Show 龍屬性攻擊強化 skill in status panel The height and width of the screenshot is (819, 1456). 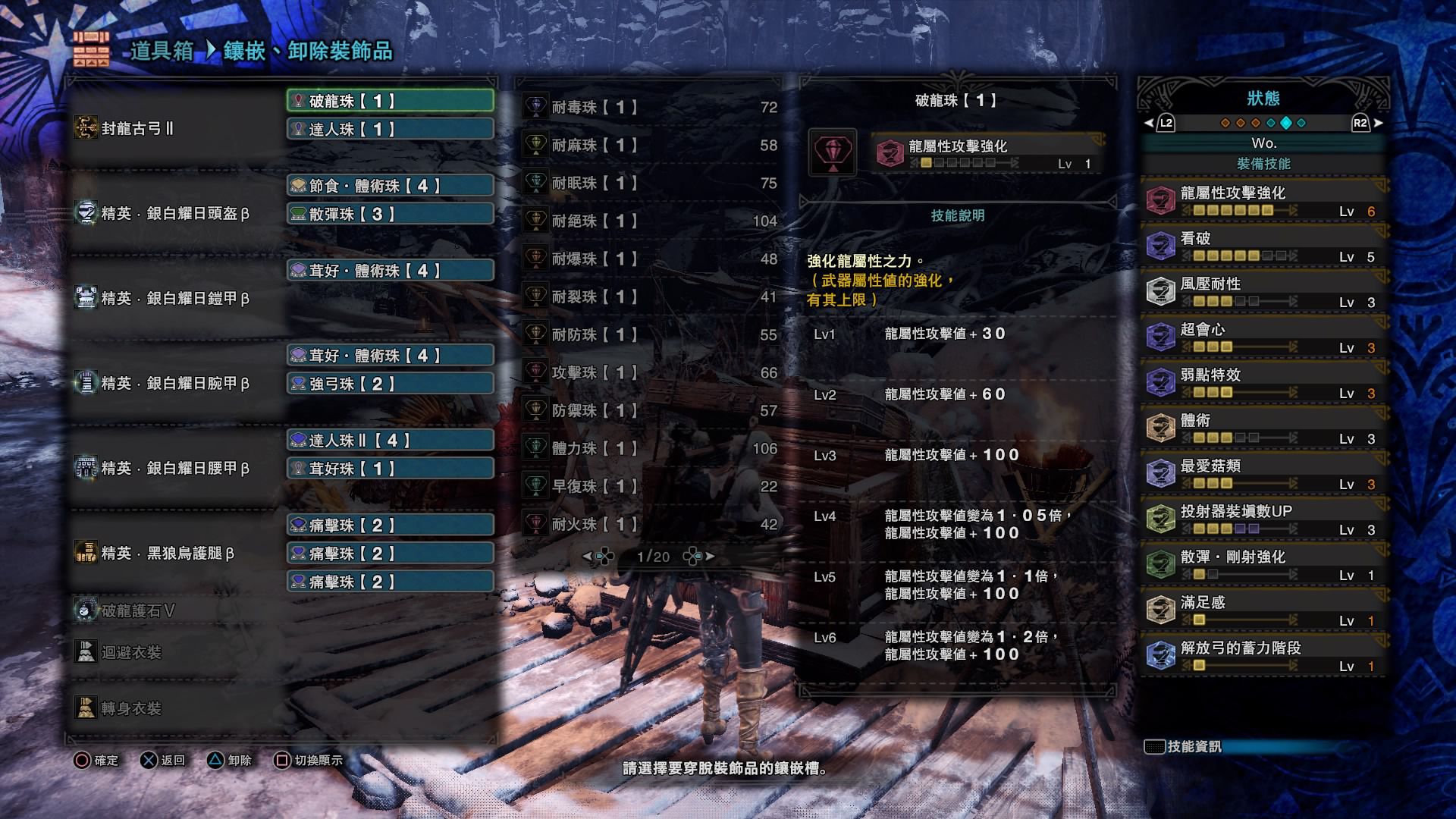coord(1263,200)
